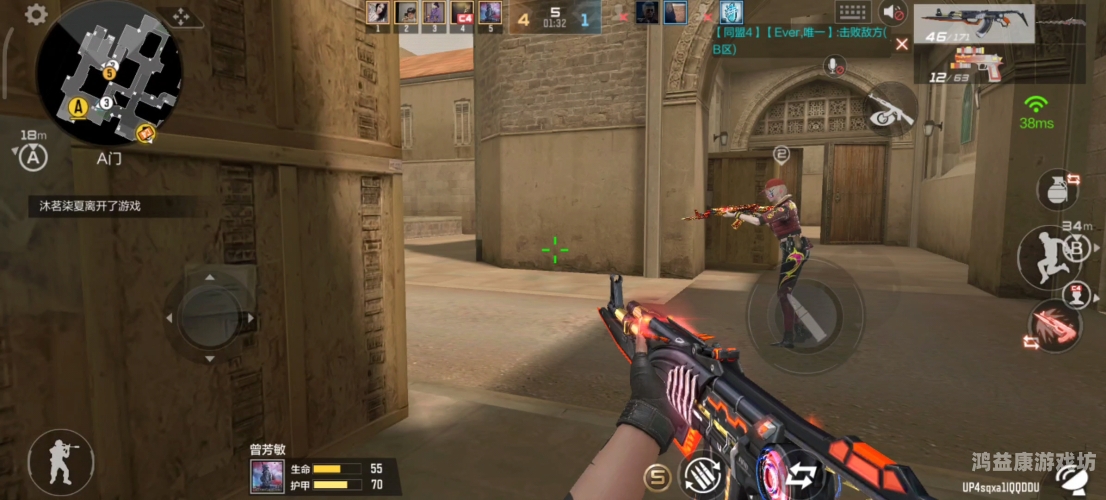Open the settings gear icon
The height and width of the screenshot is (500, 1106).
point(37,14)
